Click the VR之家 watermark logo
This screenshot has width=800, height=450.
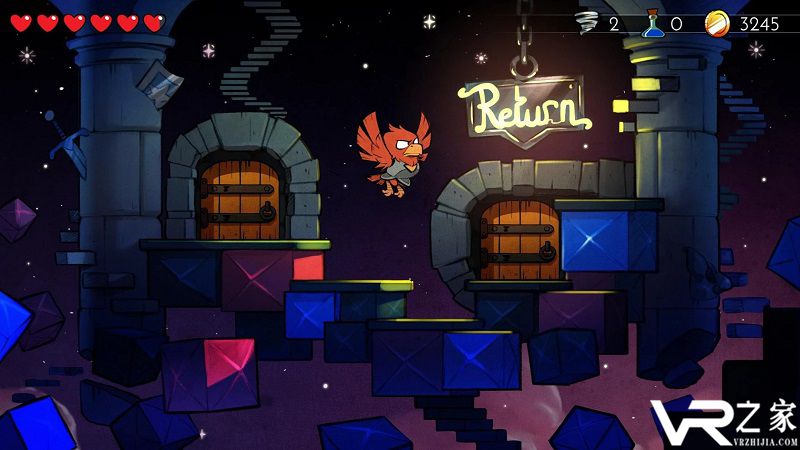tap(722, 419)
